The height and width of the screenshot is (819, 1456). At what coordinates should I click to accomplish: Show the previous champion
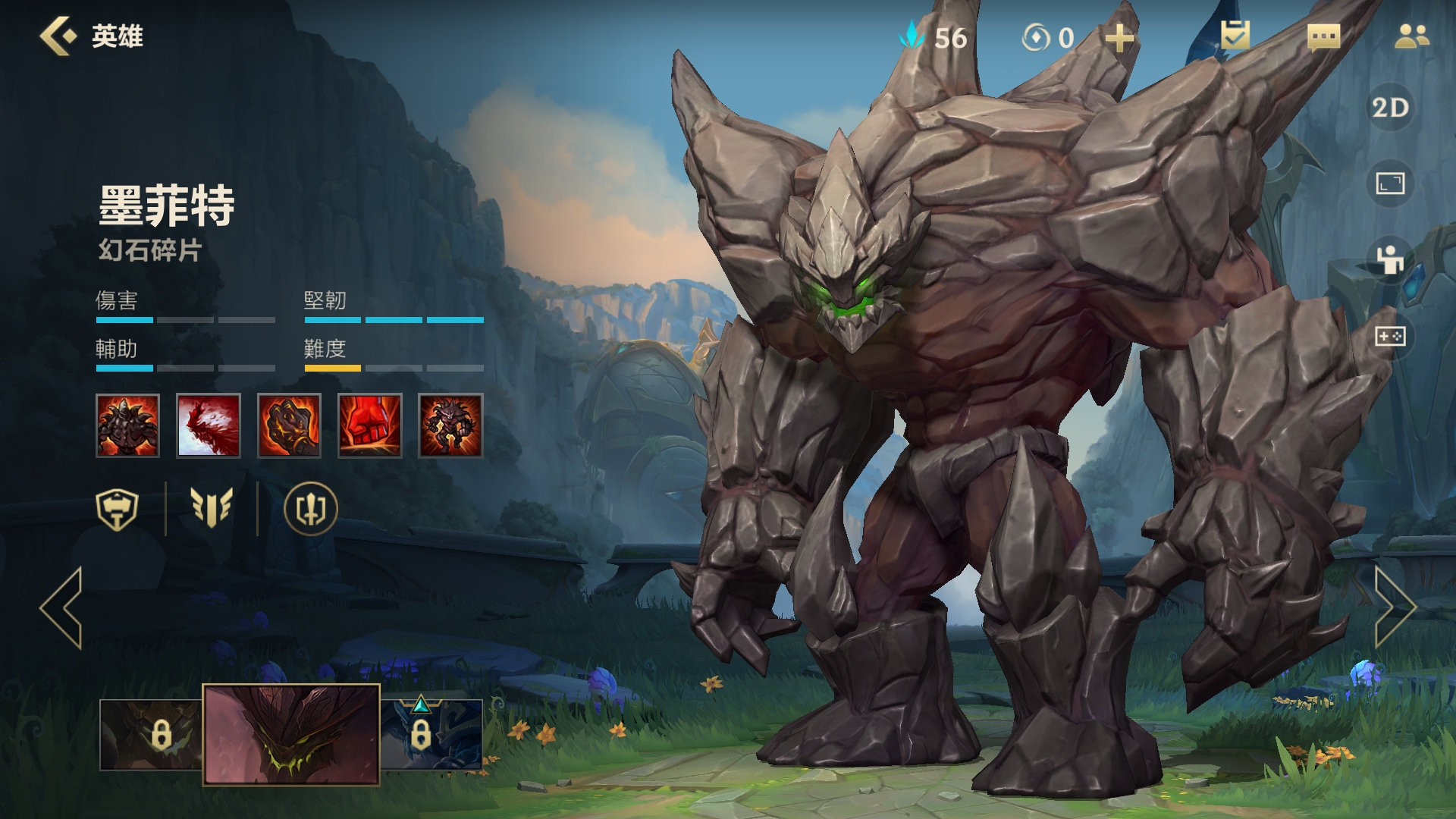click(62, 607)
